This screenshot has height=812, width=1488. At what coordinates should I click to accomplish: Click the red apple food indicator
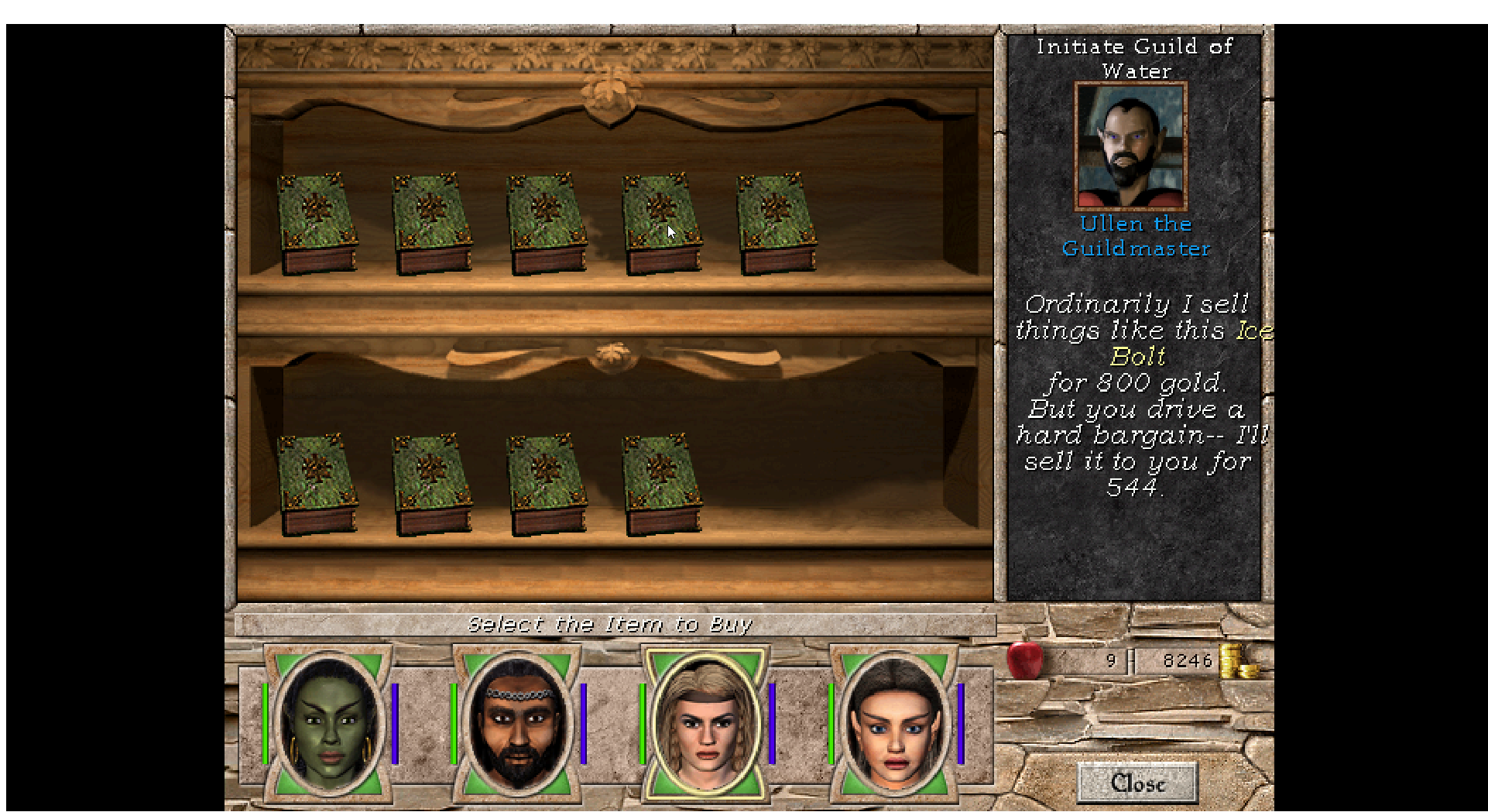pos(1027,662)
